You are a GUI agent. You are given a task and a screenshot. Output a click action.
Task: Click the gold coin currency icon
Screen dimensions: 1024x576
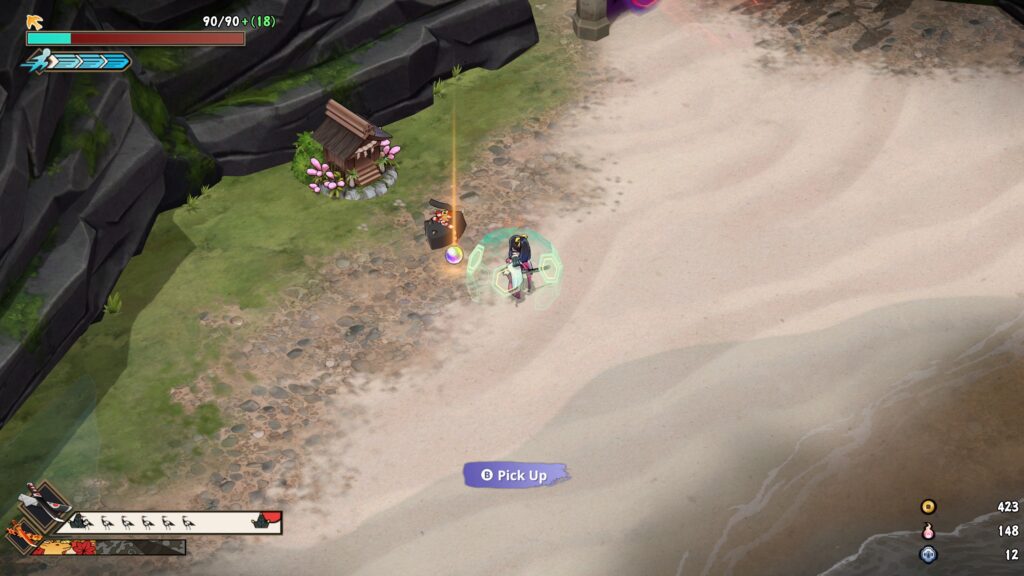[x=928, y=507]
